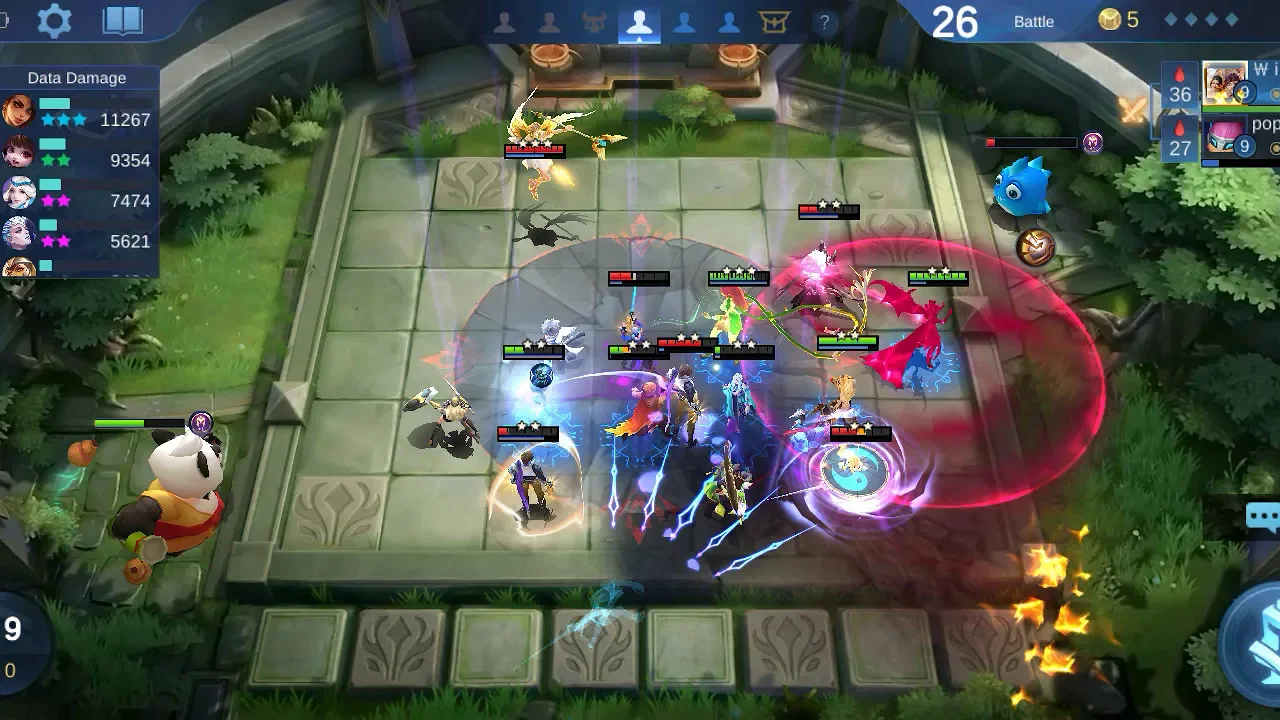Viewport: 1280px width, 720px height.
Task: Click the Data Damage panel header
Action: (x=77, y=78)
